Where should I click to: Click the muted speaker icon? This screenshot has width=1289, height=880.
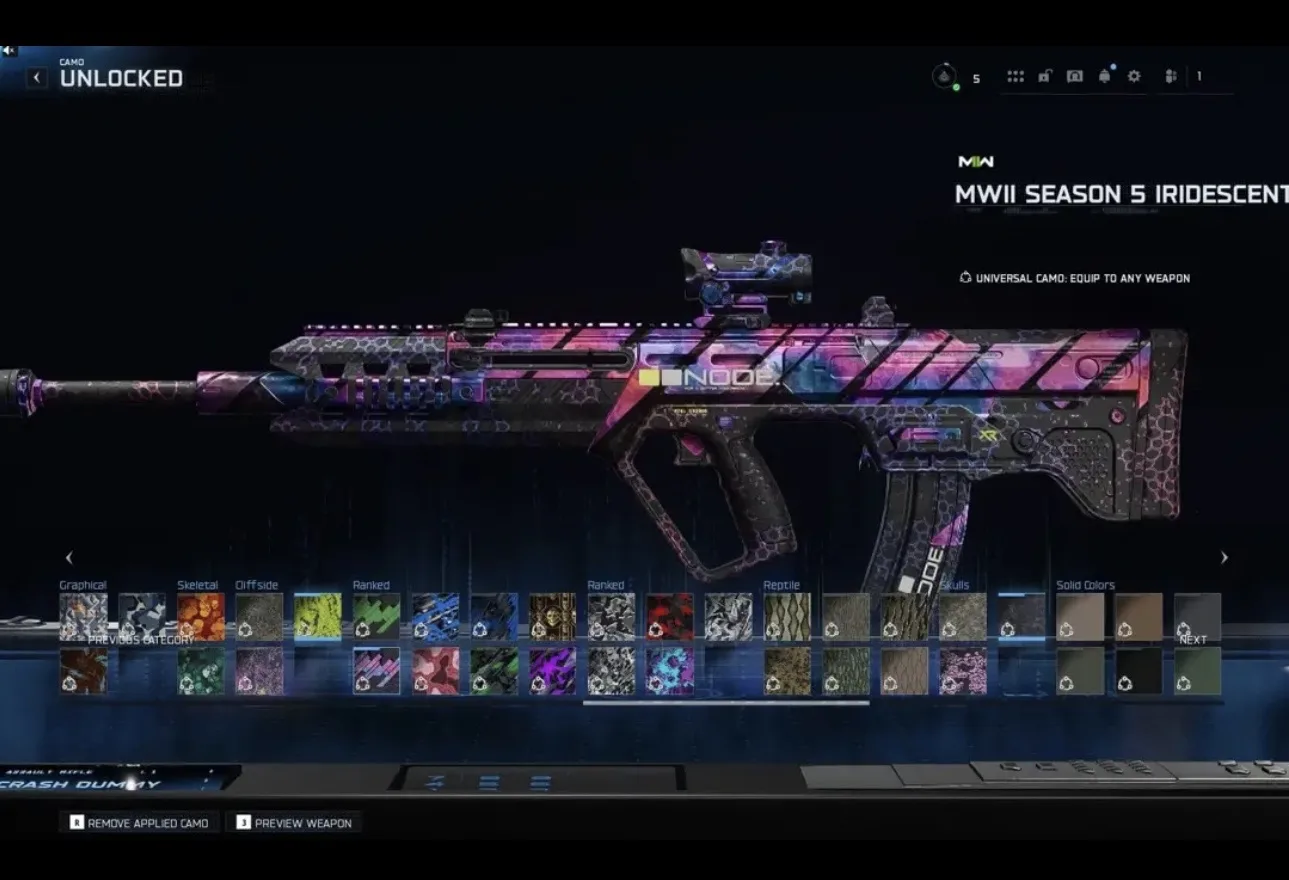tap(9, 51)
